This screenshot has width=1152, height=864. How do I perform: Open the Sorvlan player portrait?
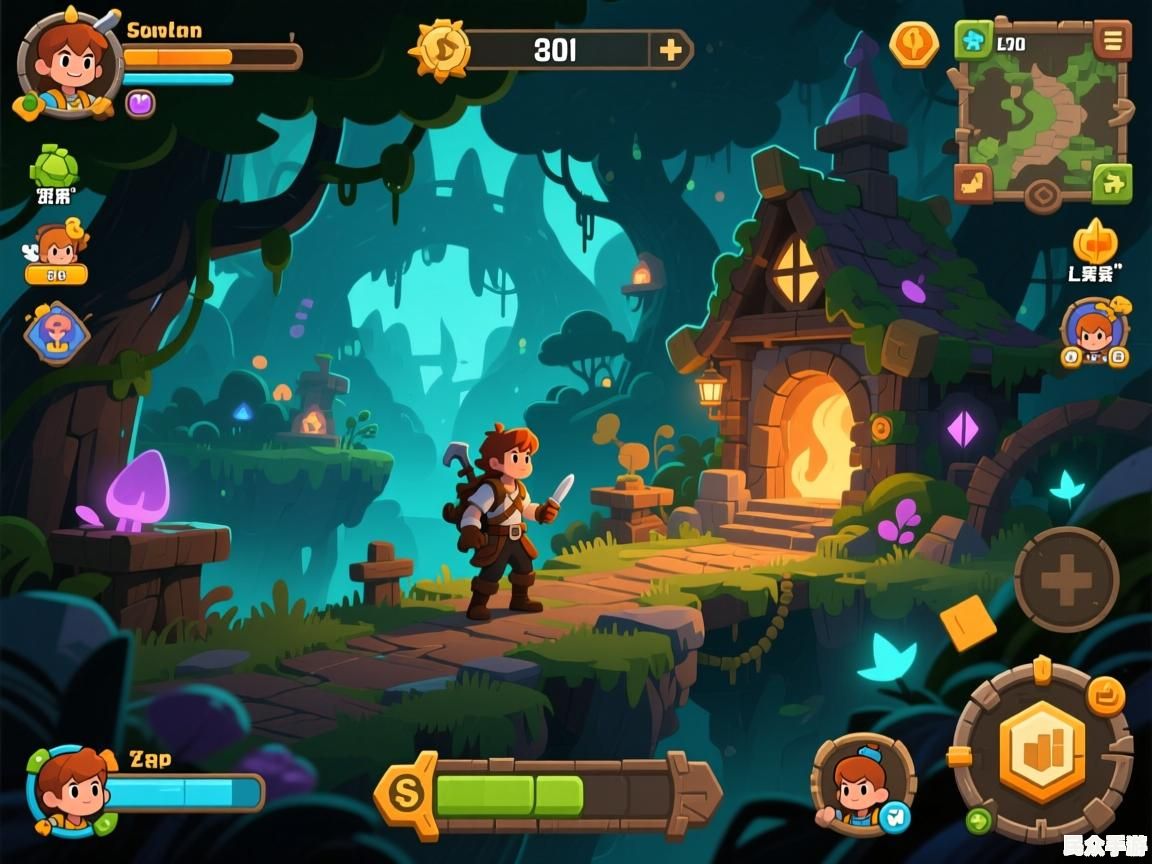coord(62,62)
